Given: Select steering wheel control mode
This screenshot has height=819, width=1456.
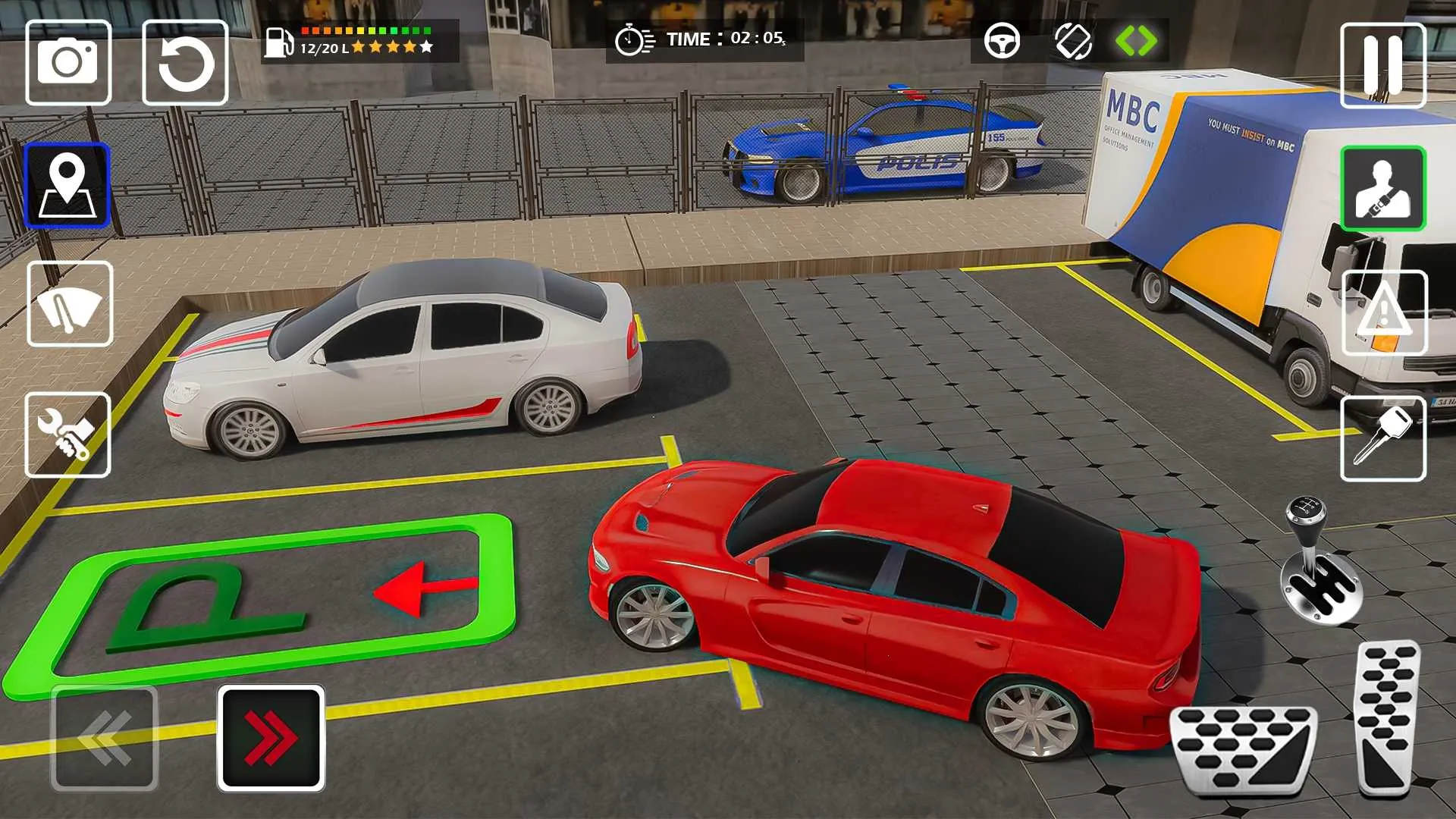Looking at the screenshot, I should 1002,41.
